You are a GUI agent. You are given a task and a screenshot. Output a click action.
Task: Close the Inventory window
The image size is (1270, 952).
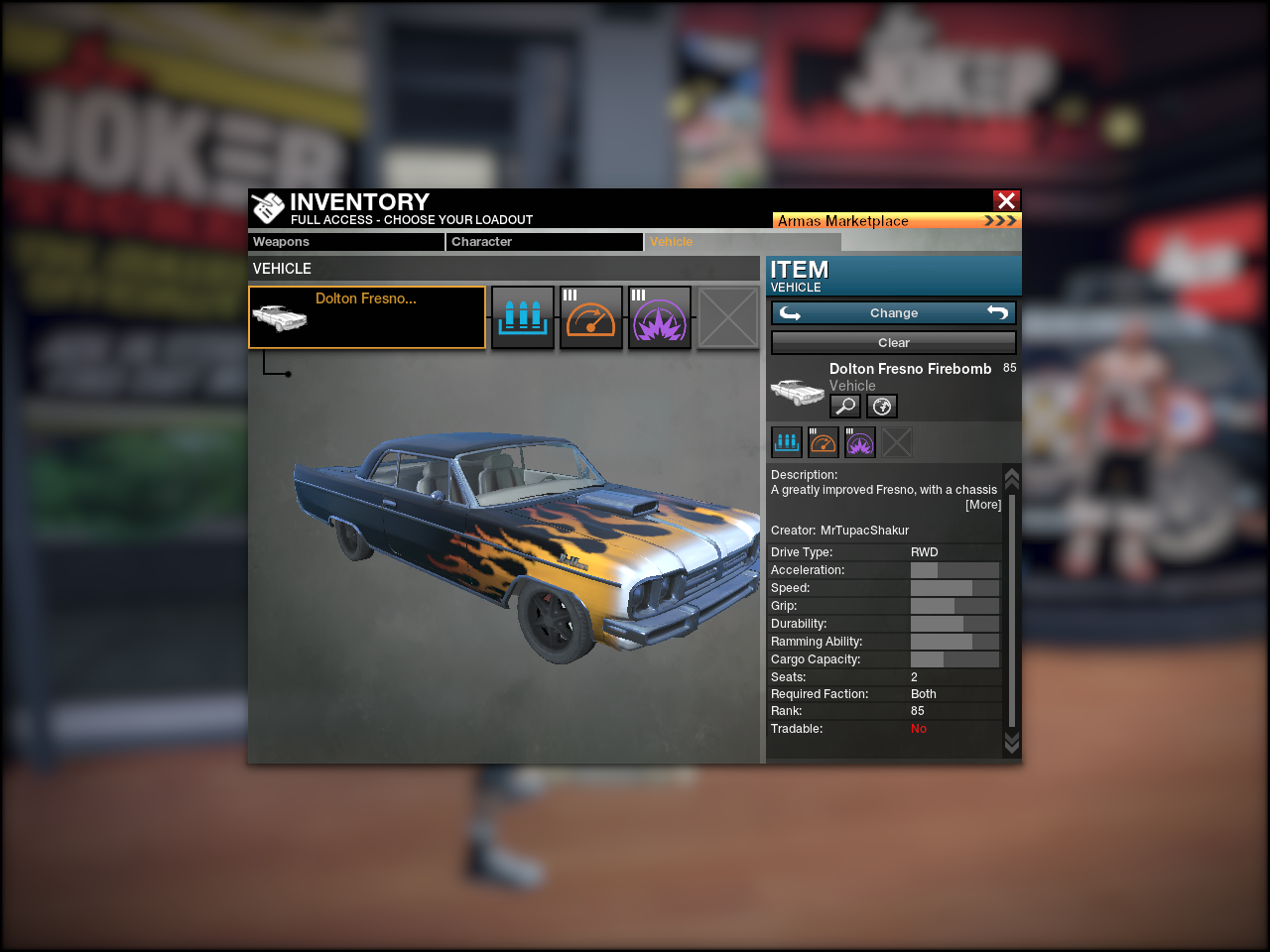[1006, 200]
